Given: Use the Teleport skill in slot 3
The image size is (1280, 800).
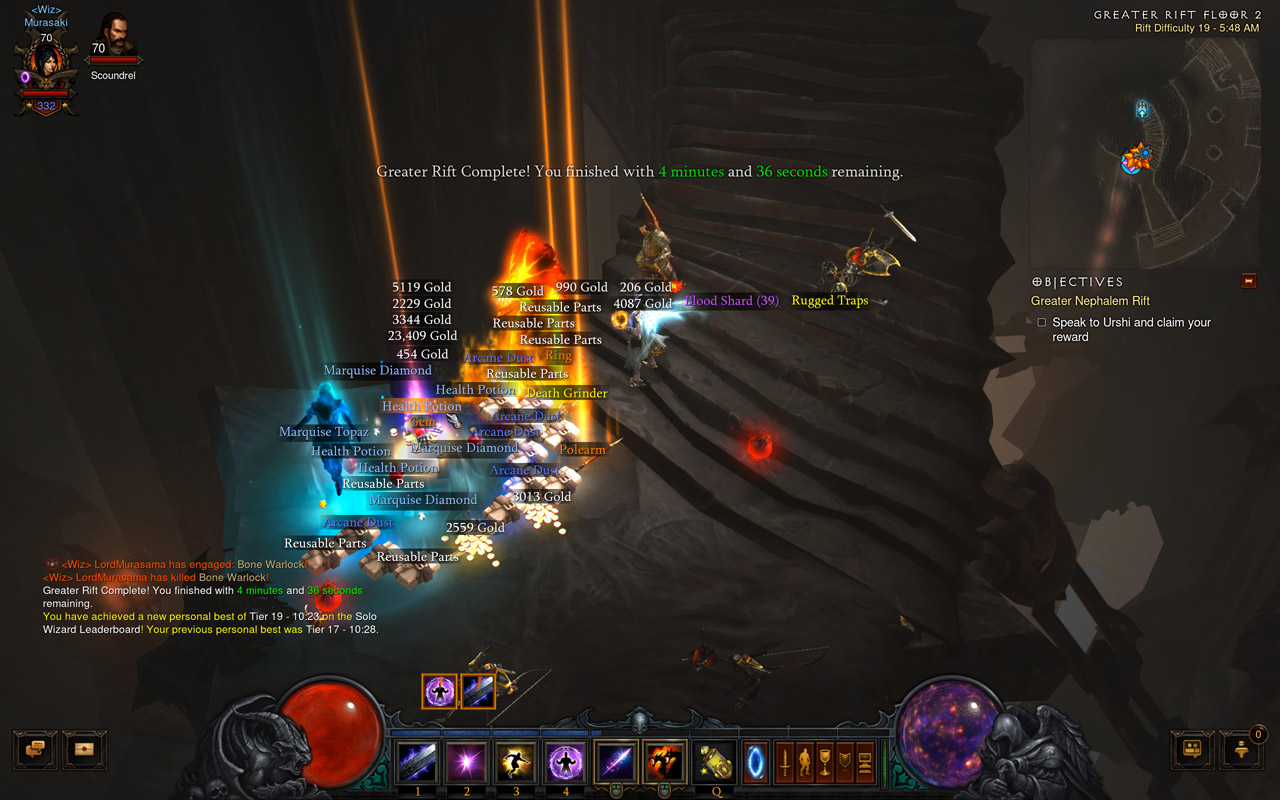Looking at the screenshot, I should (x=516, y=763).
